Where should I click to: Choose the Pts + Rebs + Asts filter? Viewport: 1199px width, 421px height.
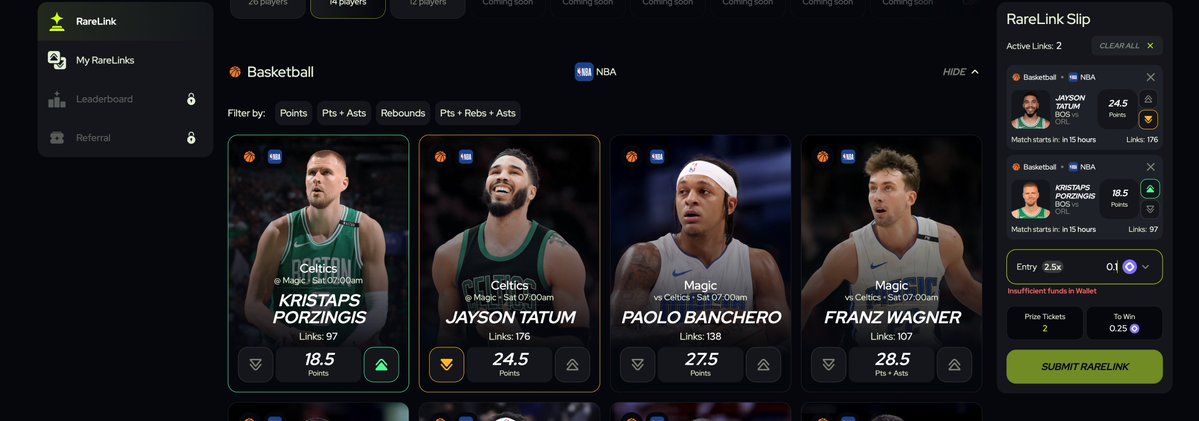[x=477, y=113]
